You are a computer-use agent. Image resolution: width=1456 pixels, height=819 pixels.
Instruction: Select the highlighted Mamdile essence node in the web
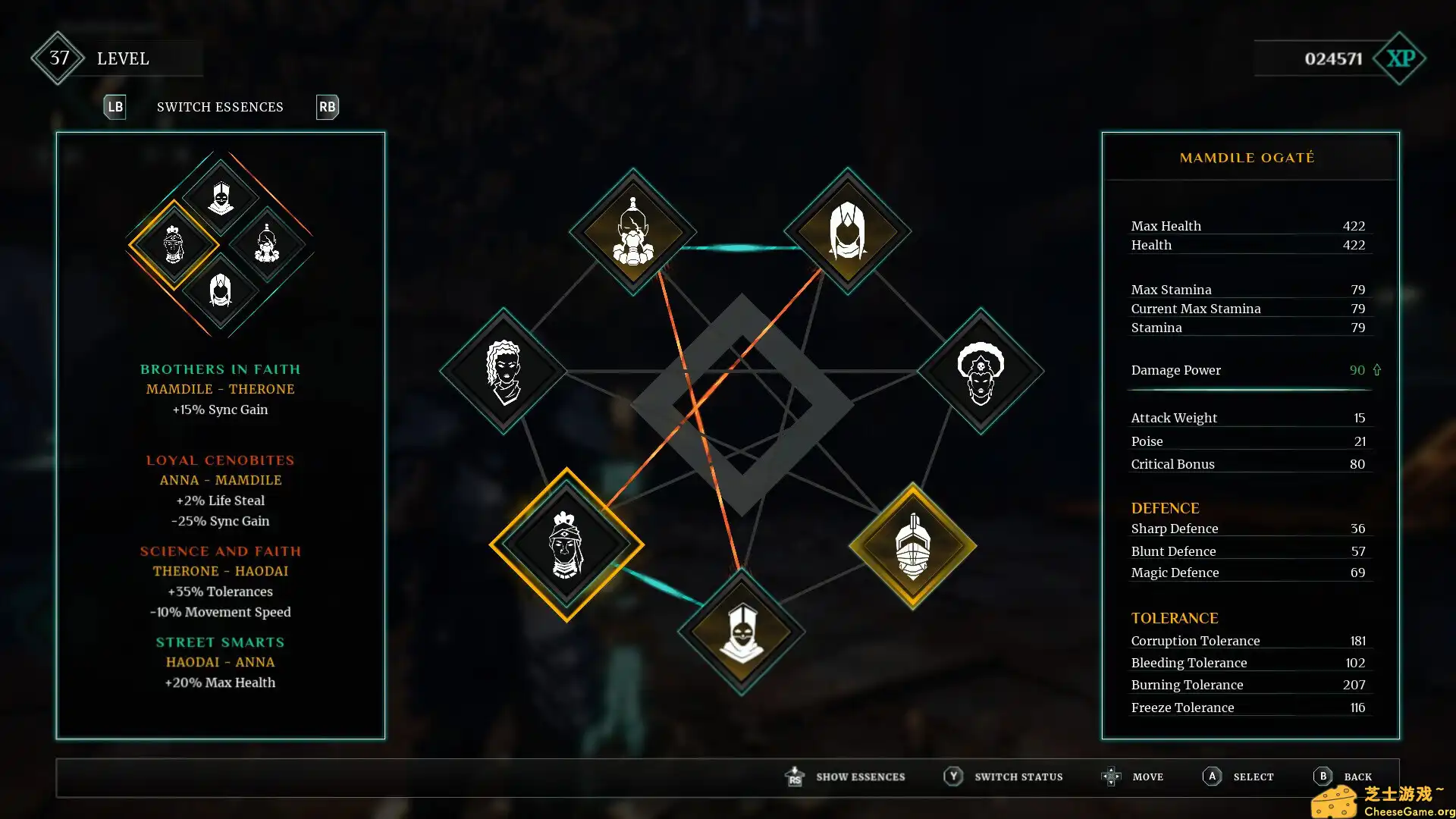(x=566, y=544)
